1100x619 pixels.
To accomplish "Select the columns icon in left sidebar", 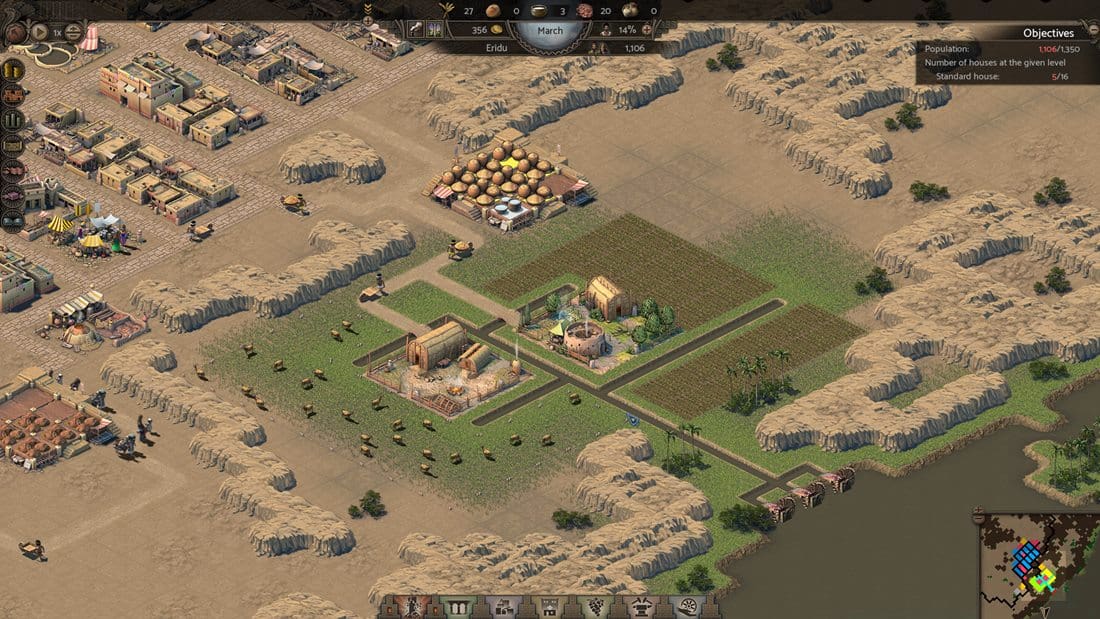I will point(13,120).
